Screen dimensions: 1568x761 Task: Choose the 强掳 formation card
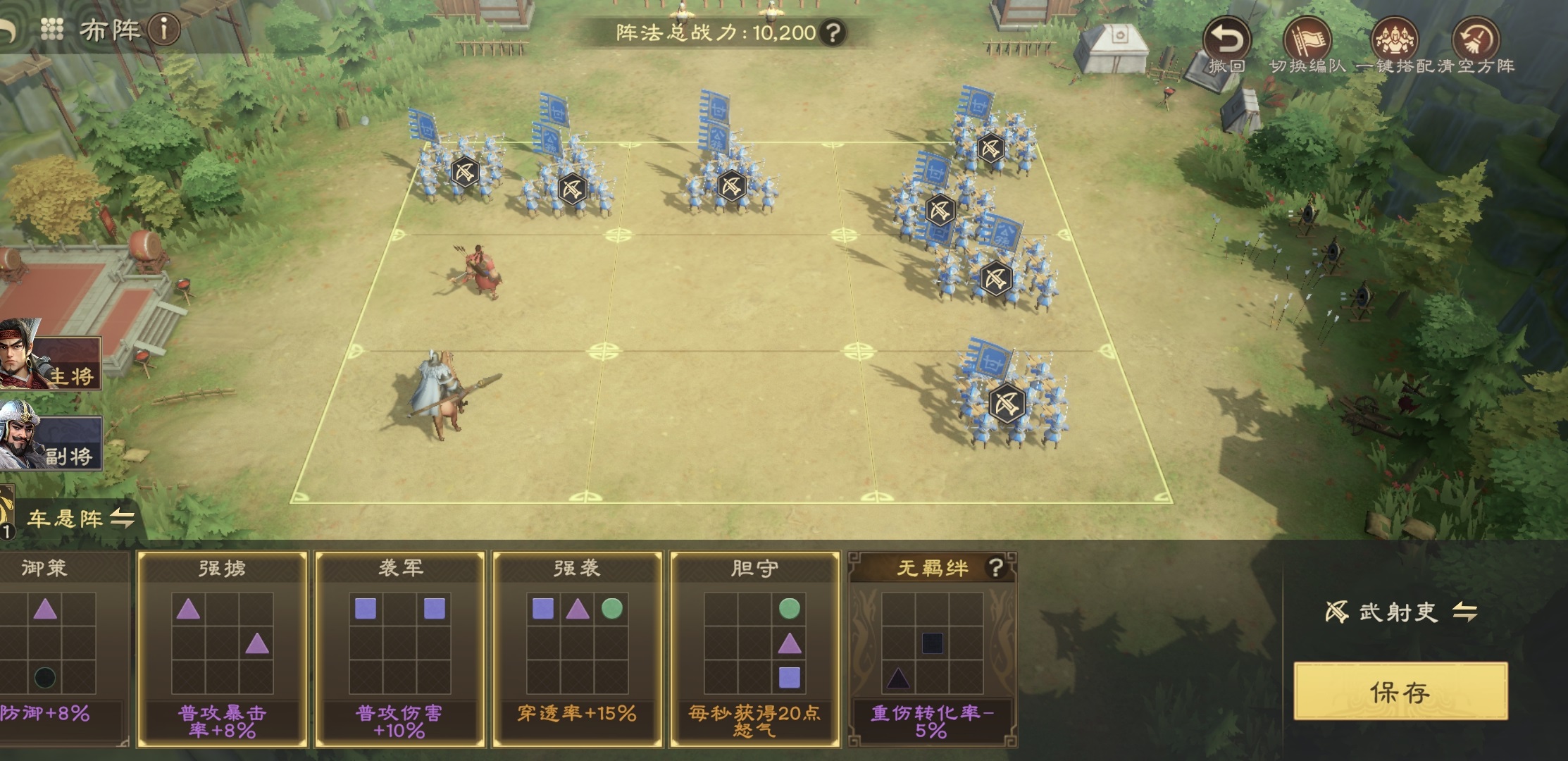point(222,648)
